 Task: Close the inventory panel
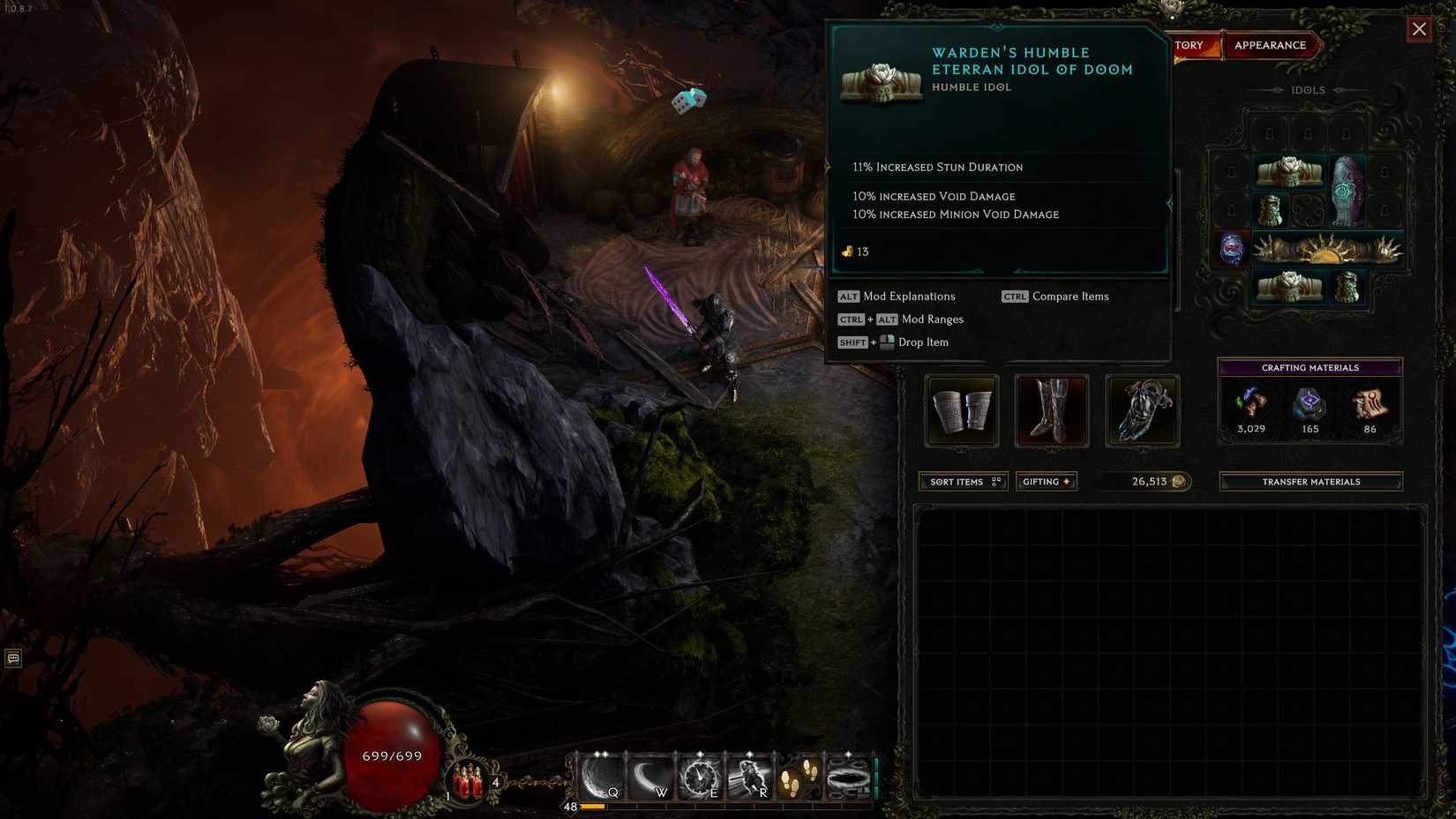point(1419,29)
